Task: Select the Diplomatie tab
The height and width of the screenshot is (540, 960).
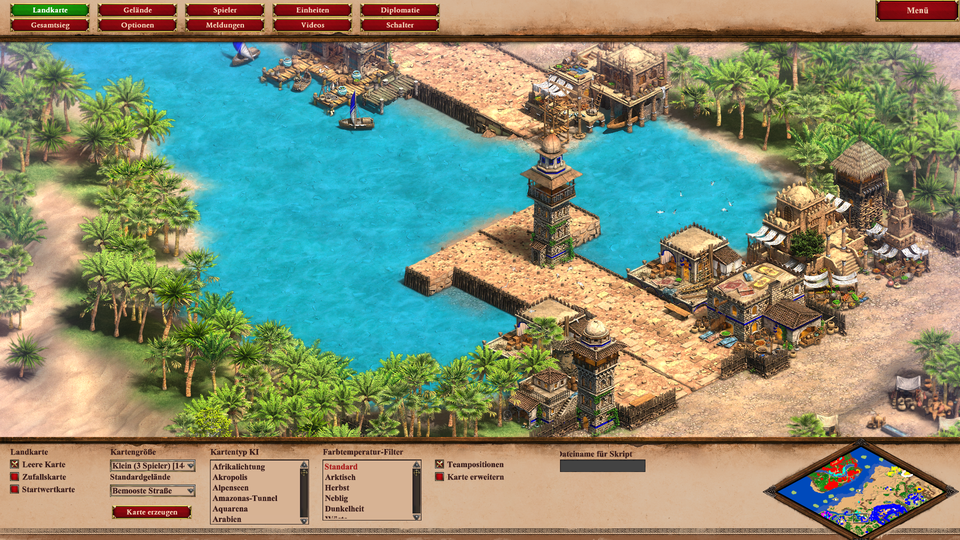Action: pos(400,10)
